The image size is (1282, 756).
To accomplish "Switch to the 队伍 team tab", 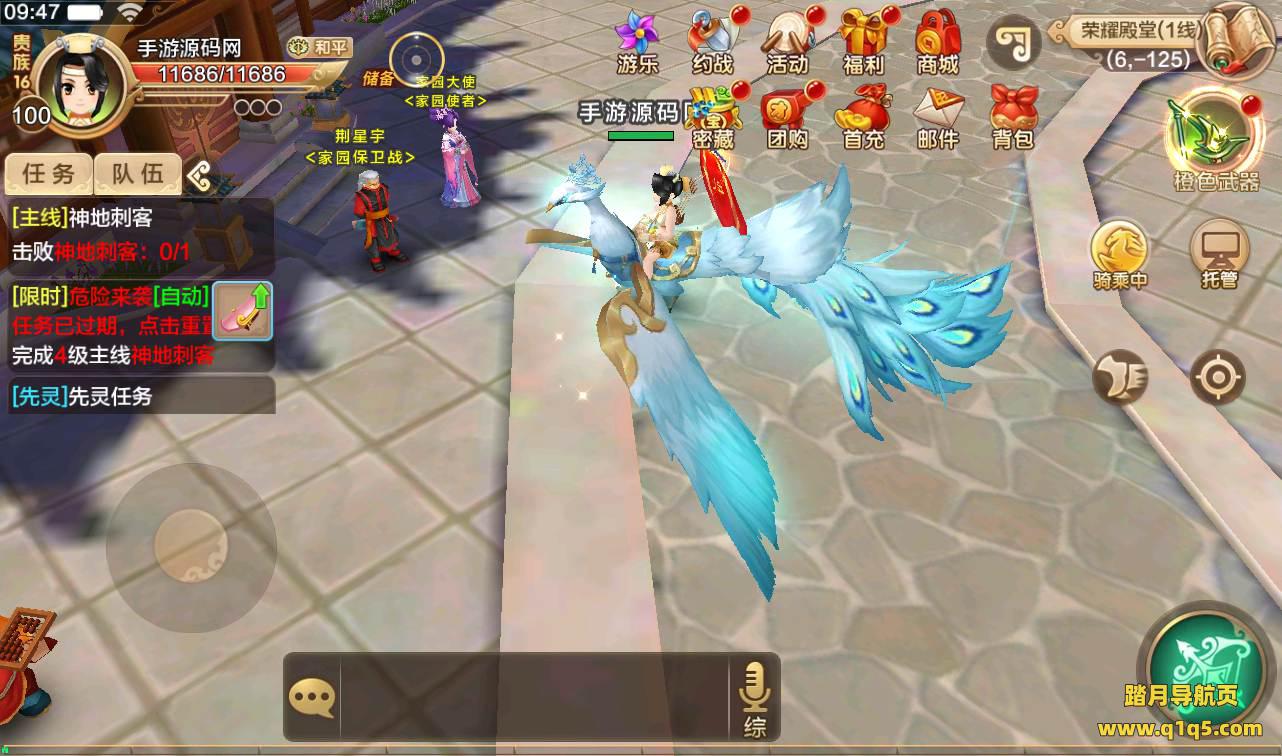I will point(138,174).
